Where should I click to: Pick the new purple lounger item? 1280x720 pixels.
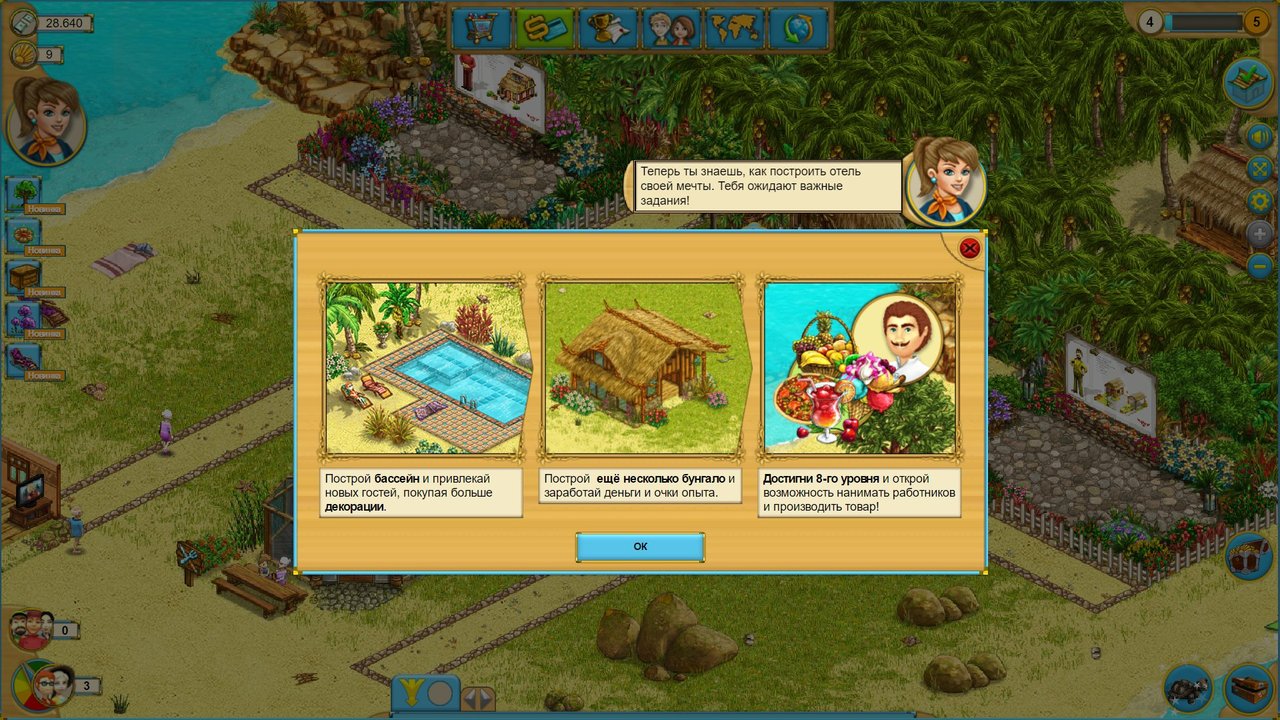24,359
